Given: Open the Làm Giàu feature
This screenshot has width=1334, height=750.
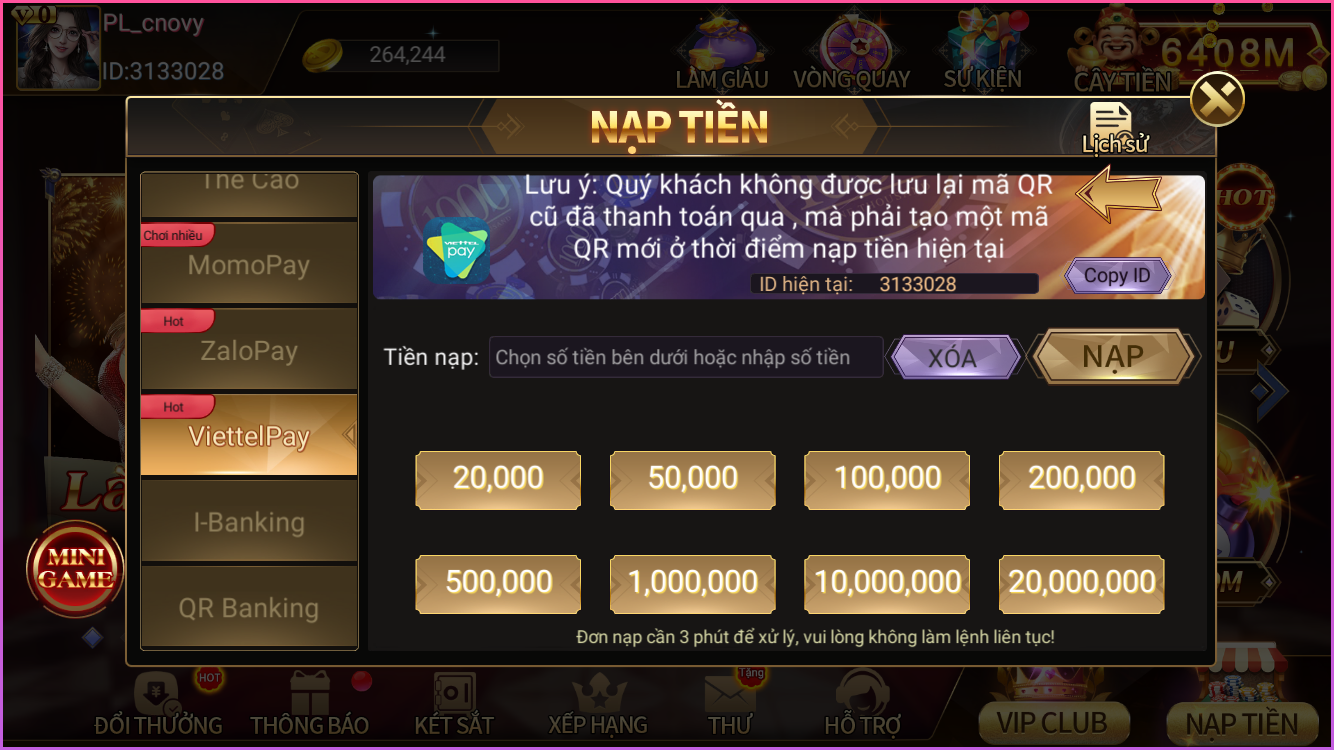Looking at the screenshot, I should [721, 45].
